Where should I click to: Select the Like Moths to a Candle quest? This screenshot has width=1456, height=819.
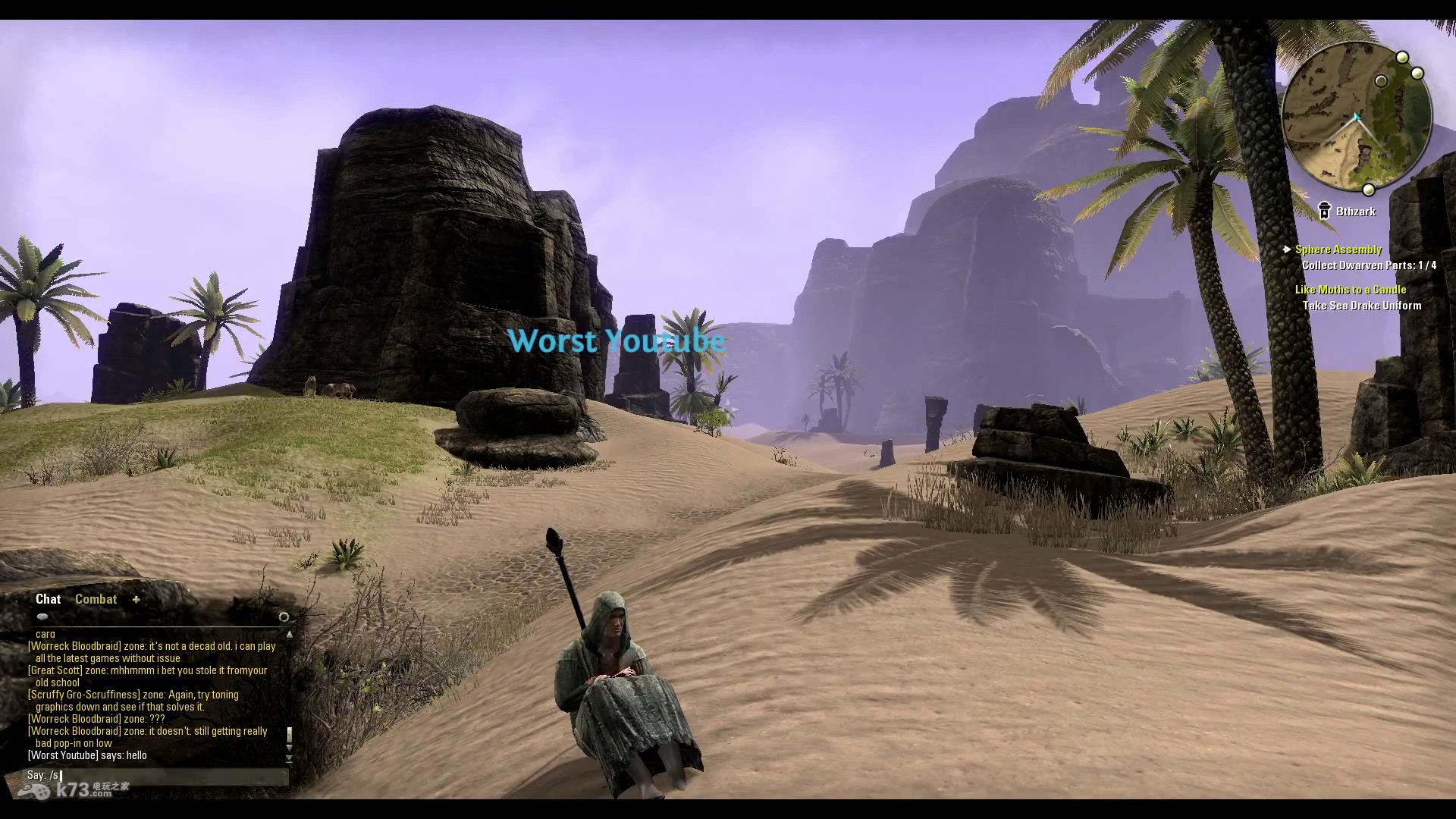click(x=1350, y=290)
